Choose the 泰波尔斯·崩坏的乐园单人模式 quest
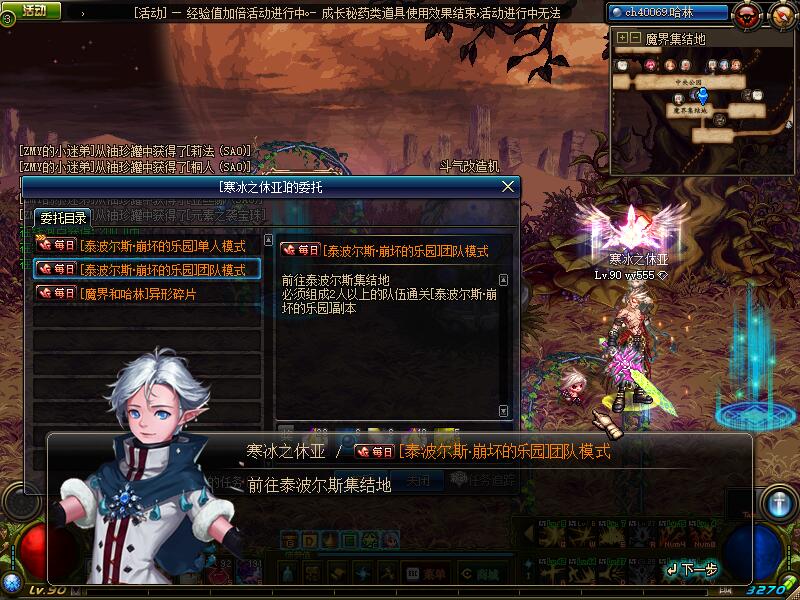The height and width of the screenshot is (600, 800). (148, 245)
